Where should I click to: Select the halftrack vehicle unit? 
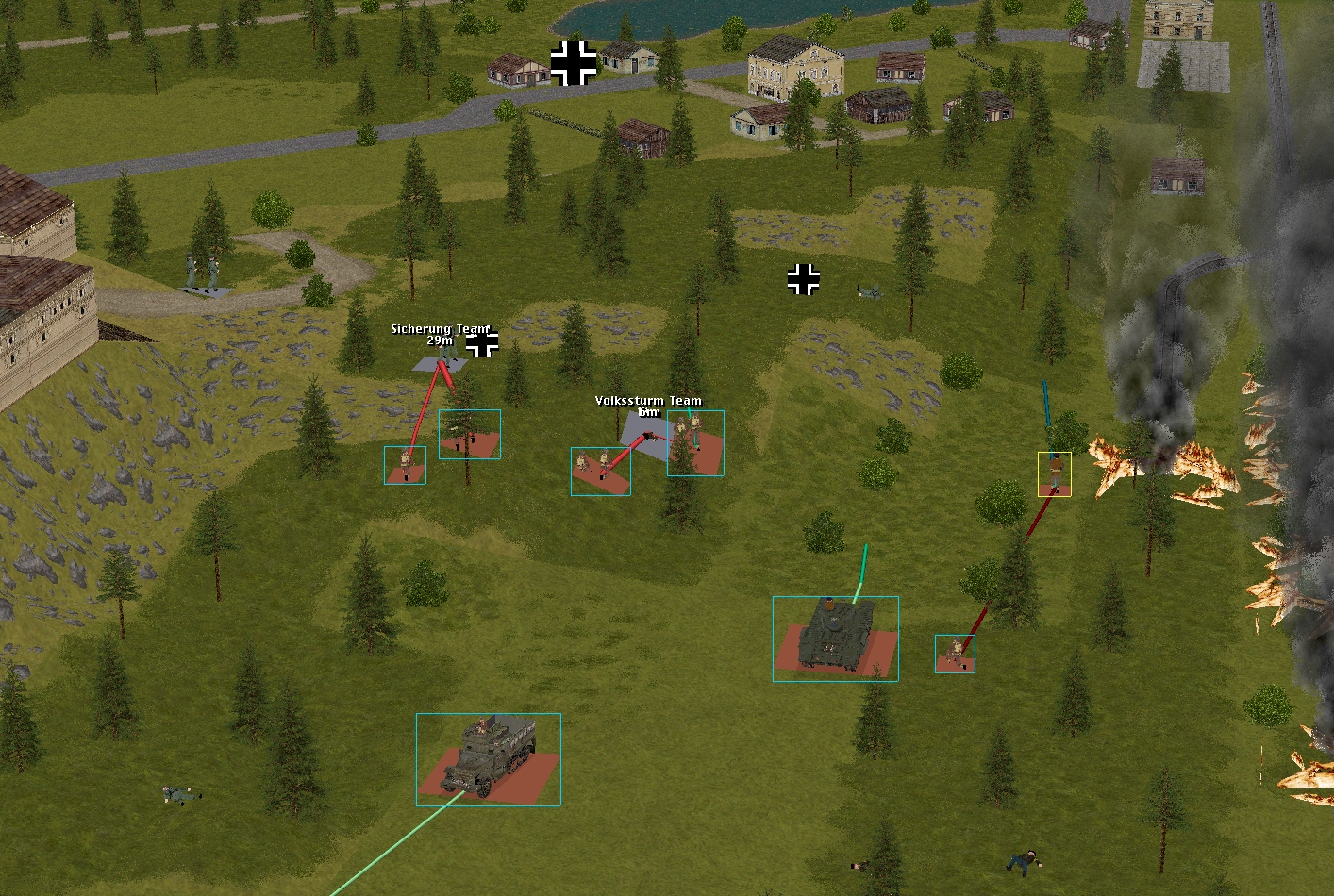coord(488,759)
